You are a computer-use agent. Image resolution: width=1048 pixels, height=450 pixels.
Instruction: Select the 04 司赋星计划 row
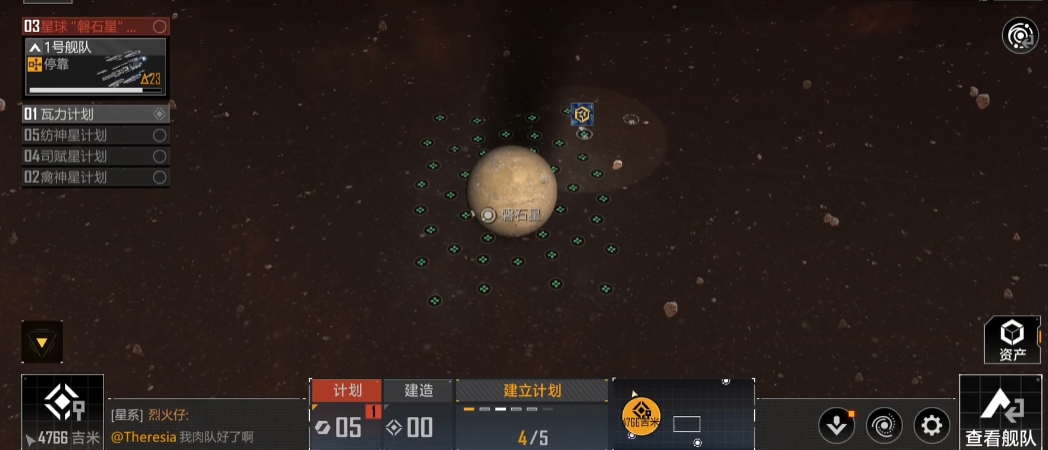click(x=96, y=156)
